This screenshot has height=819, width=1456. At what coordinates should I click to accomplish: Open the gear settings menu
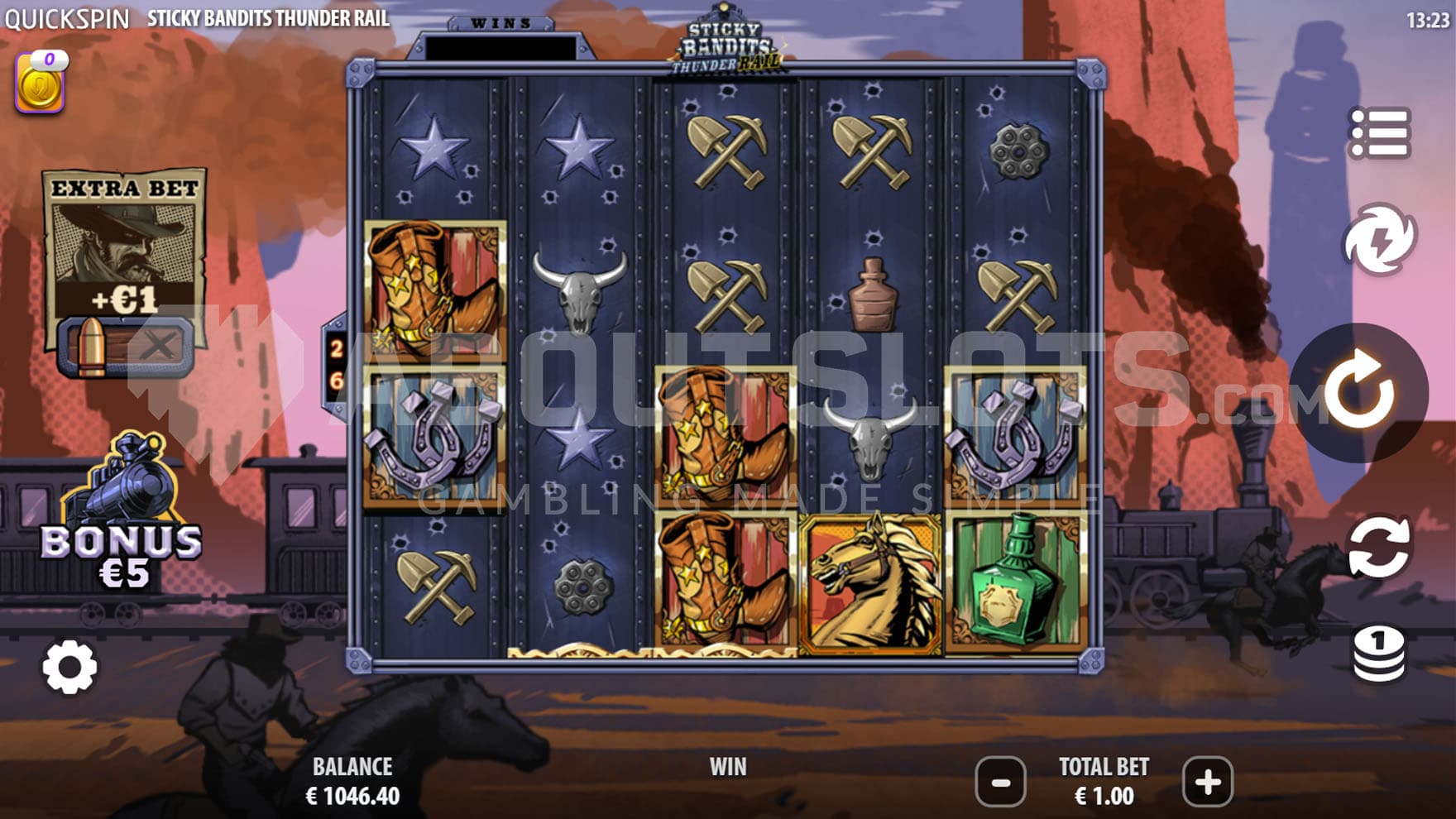coord(69,667)
